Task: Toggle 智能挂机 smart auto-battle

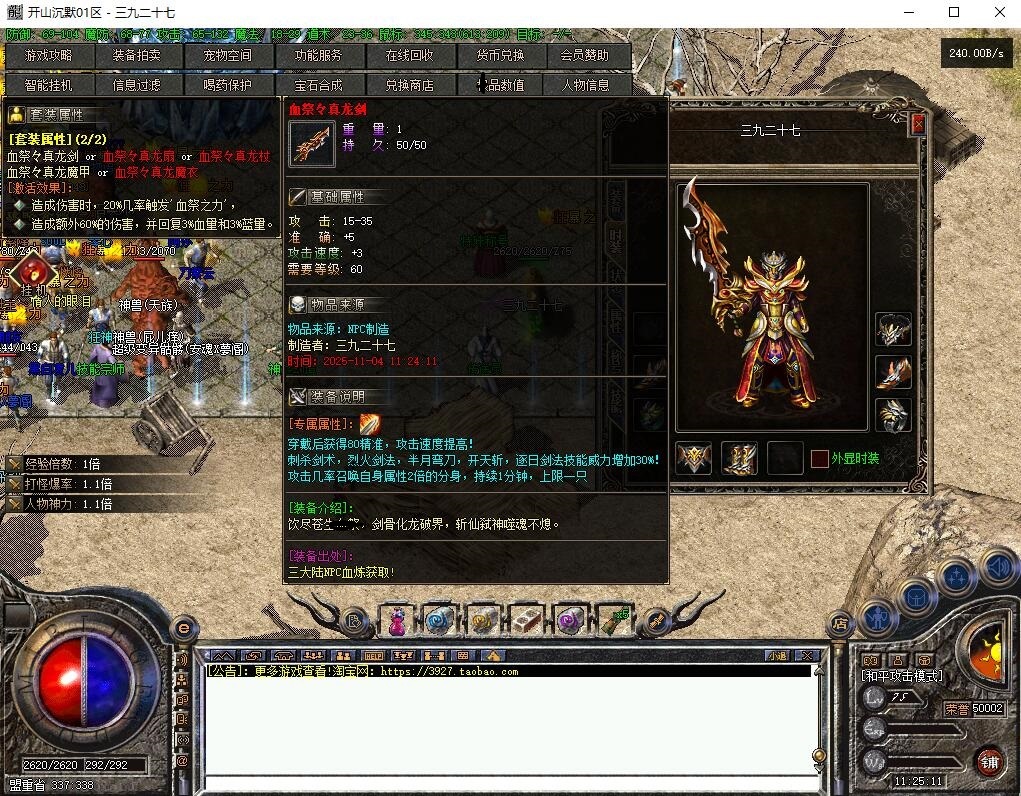Action: pyautogui.click(x=49, y=85)
